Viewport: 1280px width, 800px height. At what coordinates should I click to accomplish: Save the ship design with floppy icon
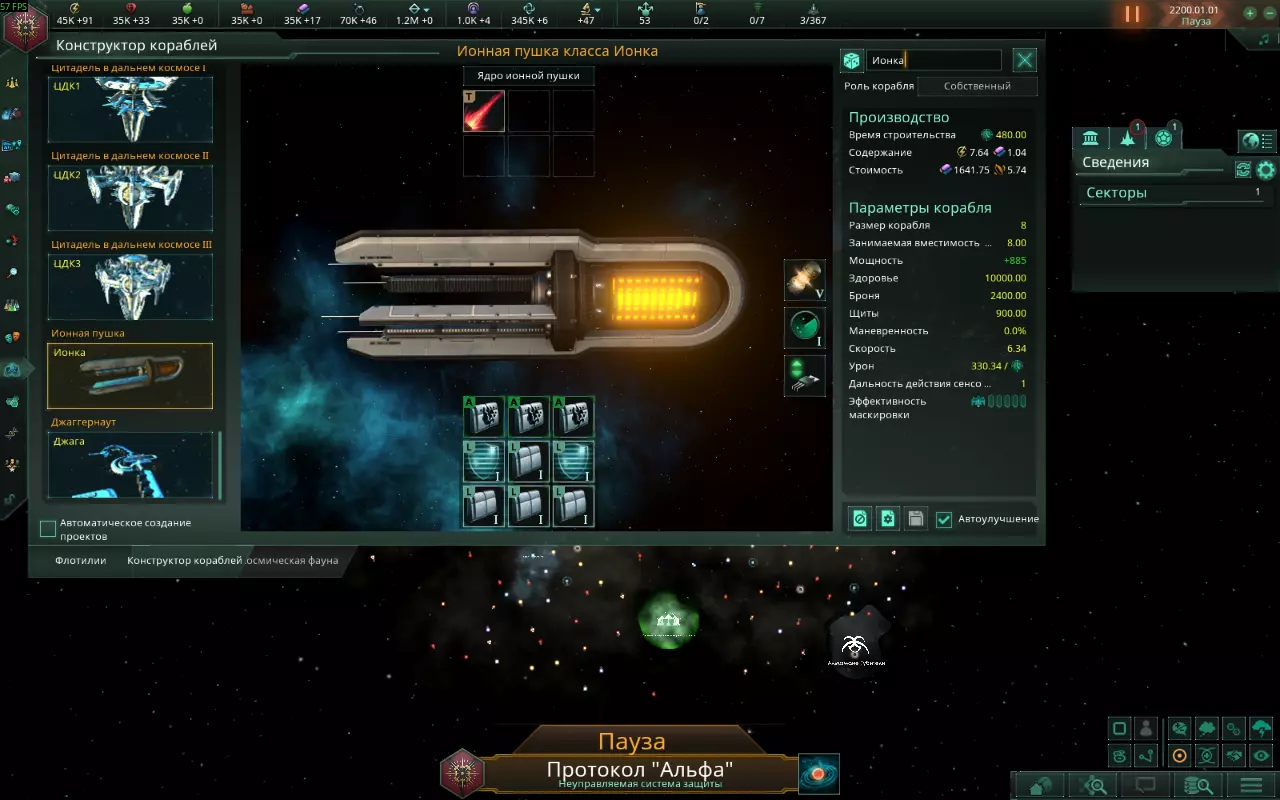point(915,519)
